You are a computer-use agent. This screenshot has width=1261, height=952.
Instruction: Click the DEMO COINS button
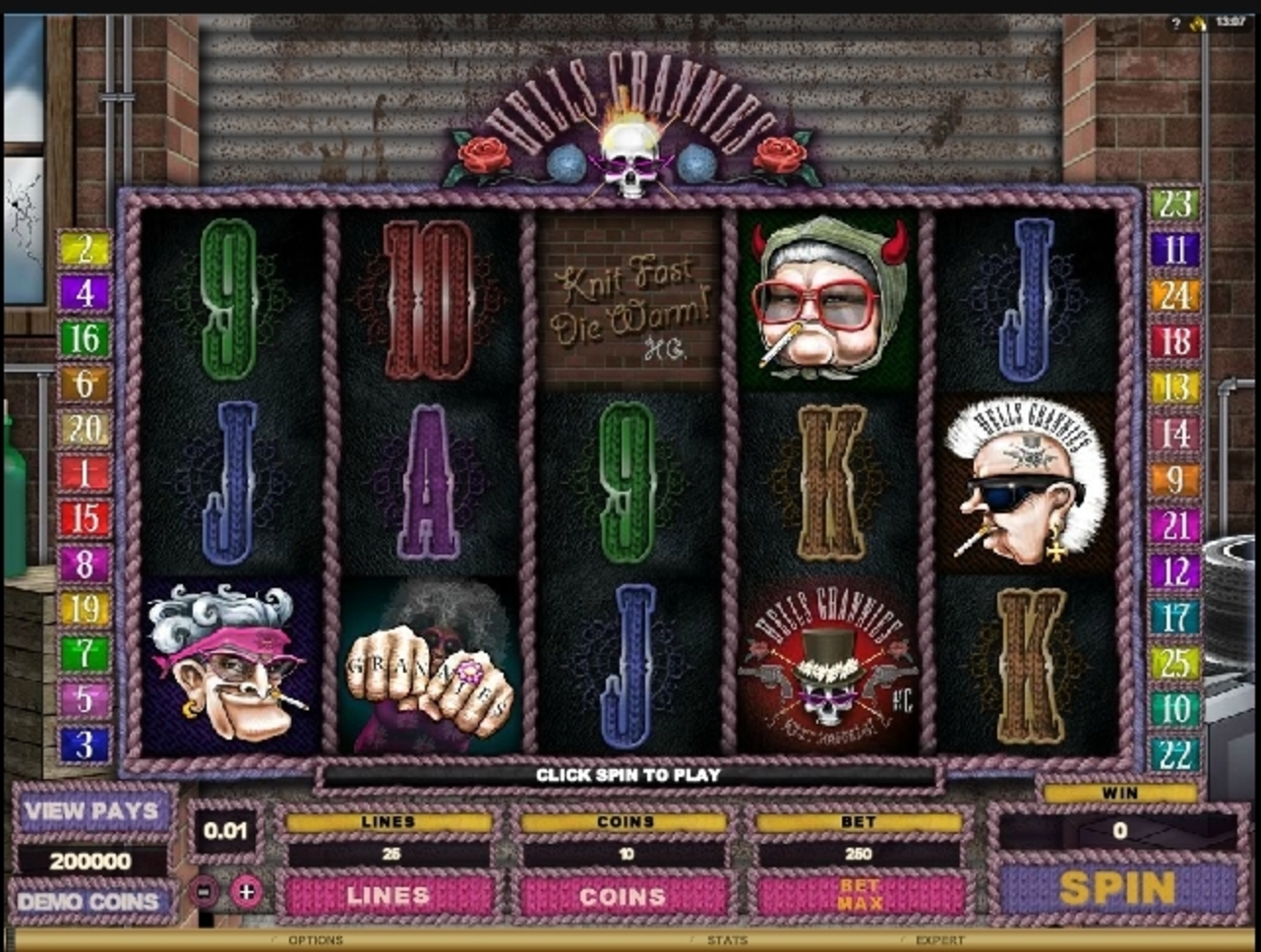(x=89, y=901)
